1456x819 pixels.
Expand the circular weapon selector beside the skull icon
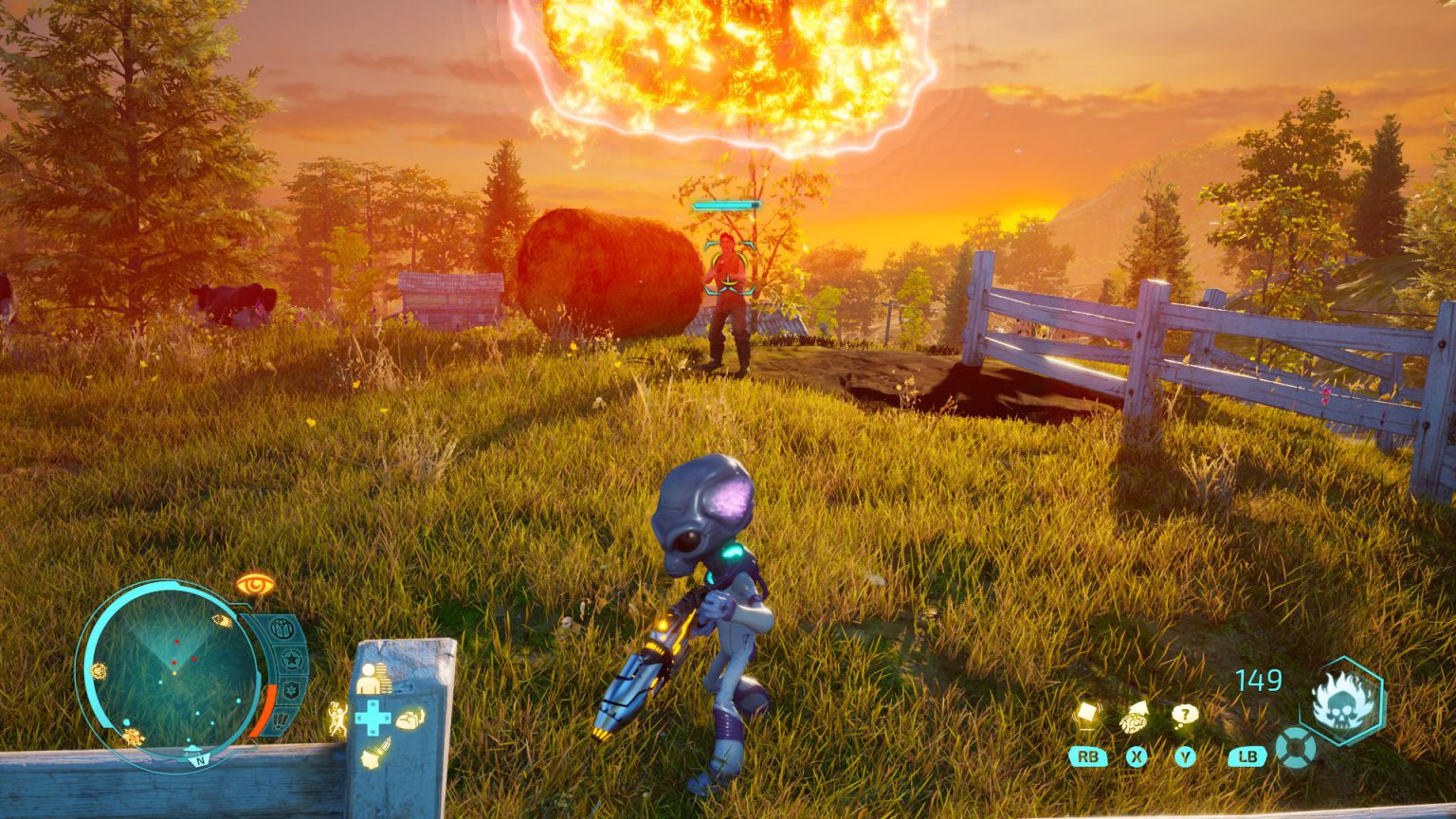[x=1295, y=748]
